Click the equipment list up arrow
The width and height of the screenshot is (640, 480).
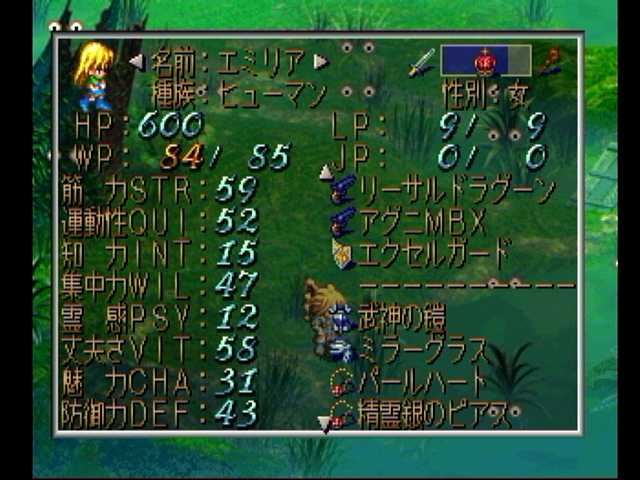[x=325, y=172]
